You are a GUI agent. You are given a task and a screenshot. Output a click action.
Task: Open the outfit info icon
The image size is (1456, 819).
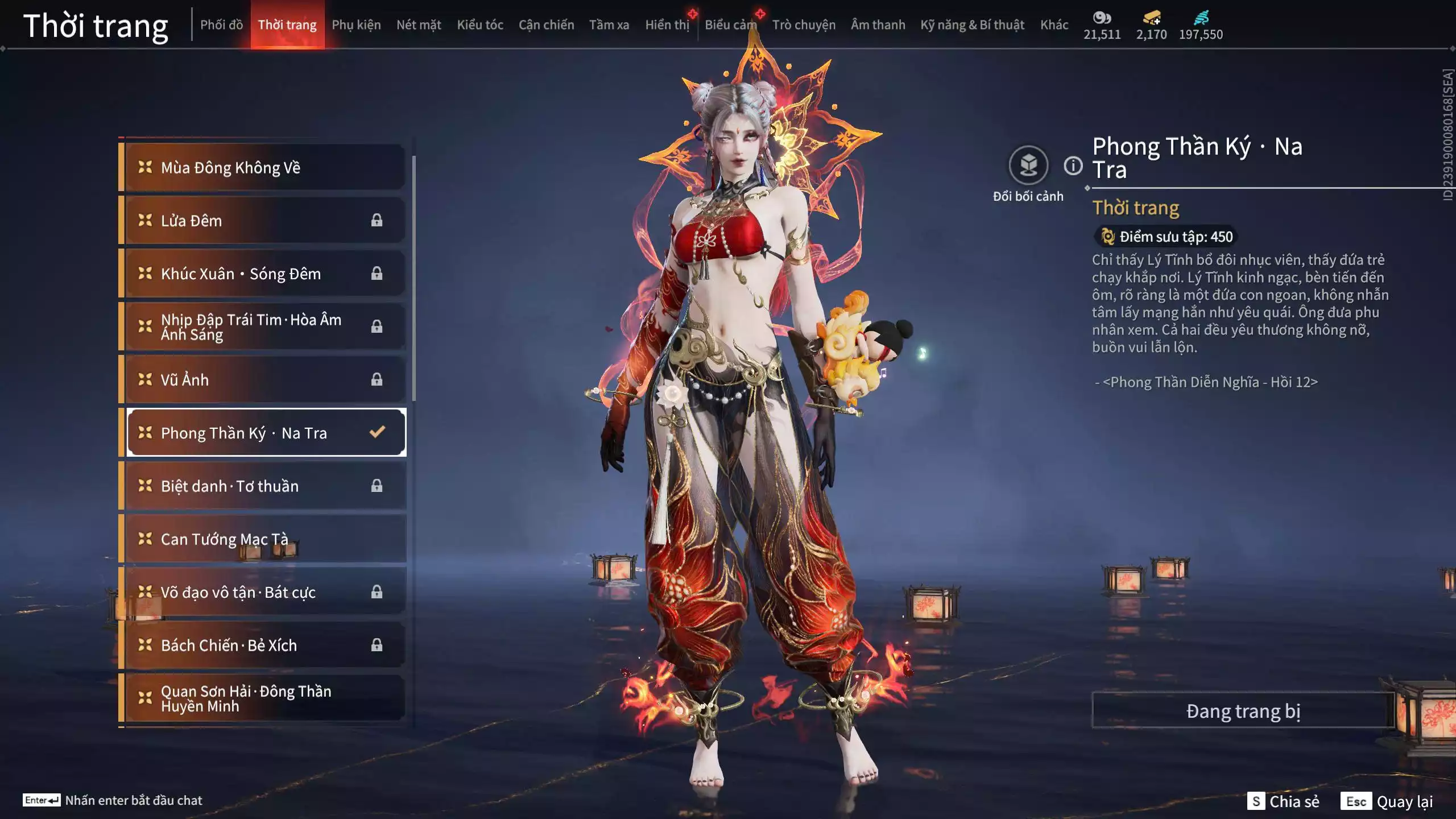pyautogui.click(x=1073, y=166)
